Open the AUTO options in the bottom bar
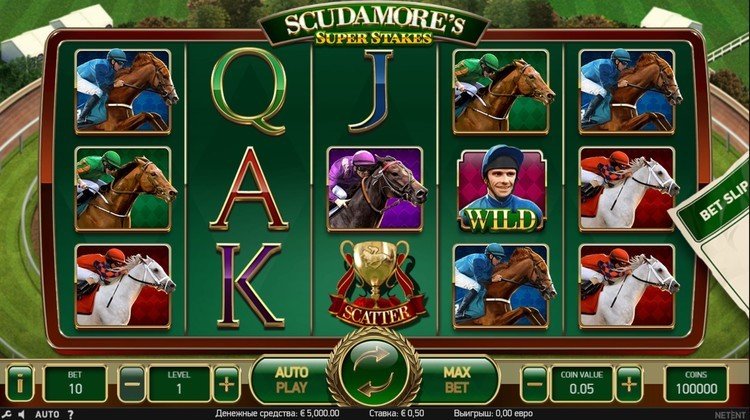This screenshot has height=420, width=750. coord(47,414)
